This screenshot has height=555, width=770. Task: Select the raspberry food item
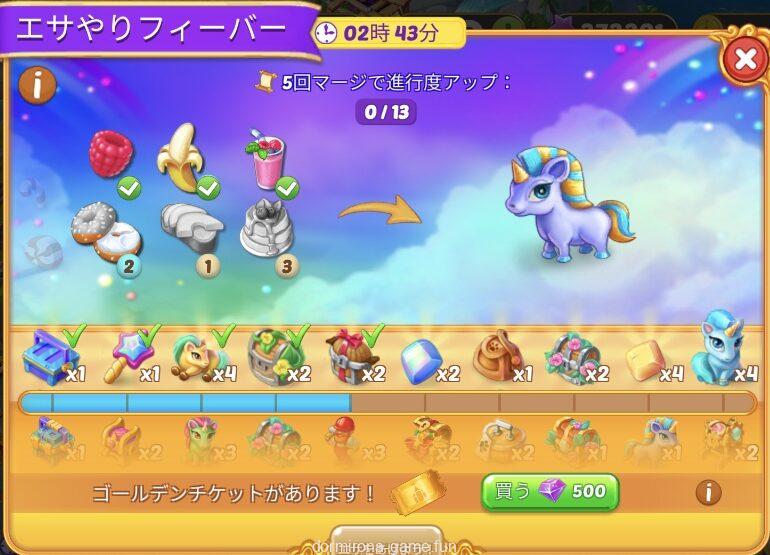pyautogui.click(x=110, y=154)
